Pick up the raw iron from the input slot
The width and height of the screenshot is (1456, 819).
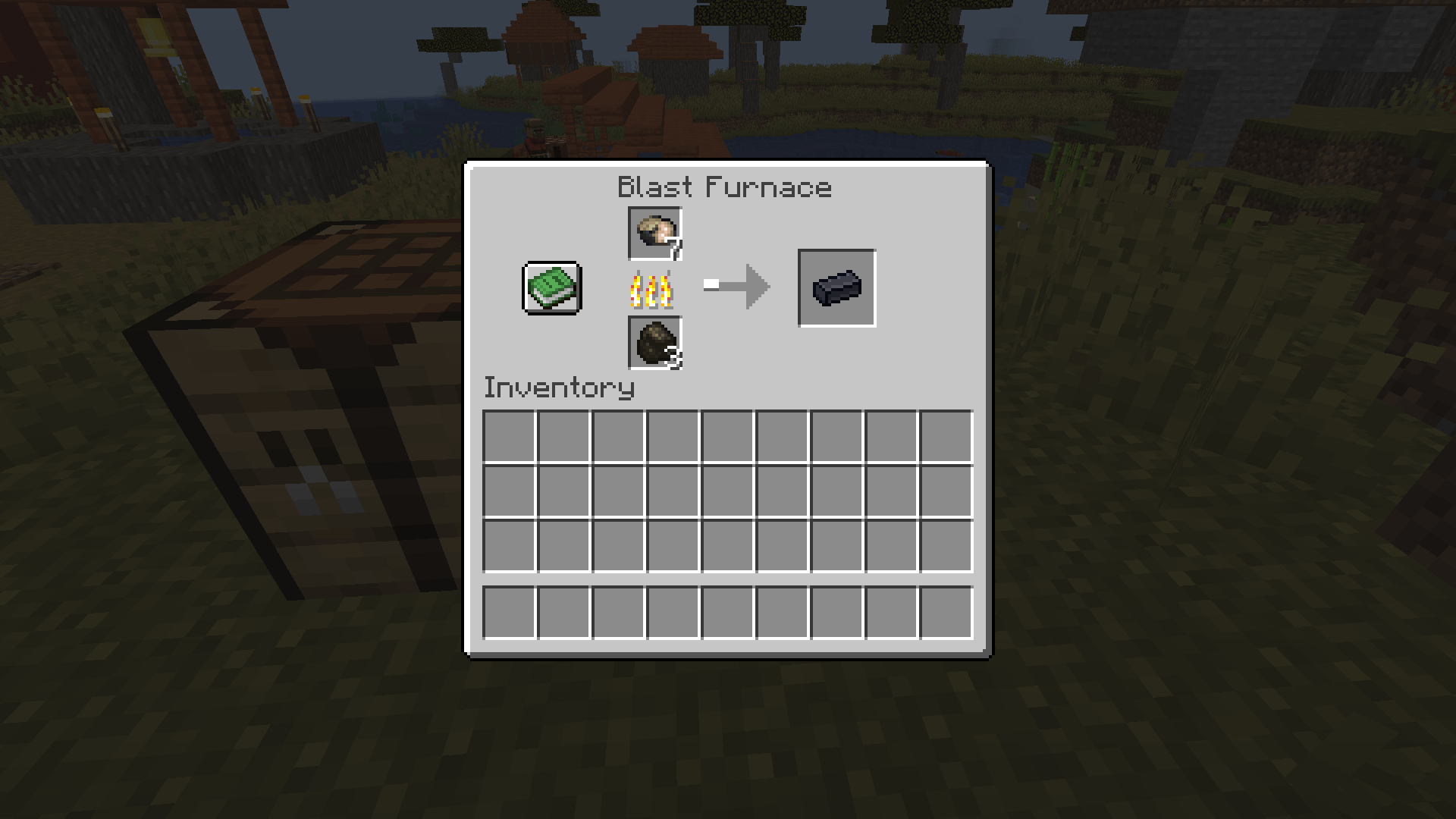point(654,234)
